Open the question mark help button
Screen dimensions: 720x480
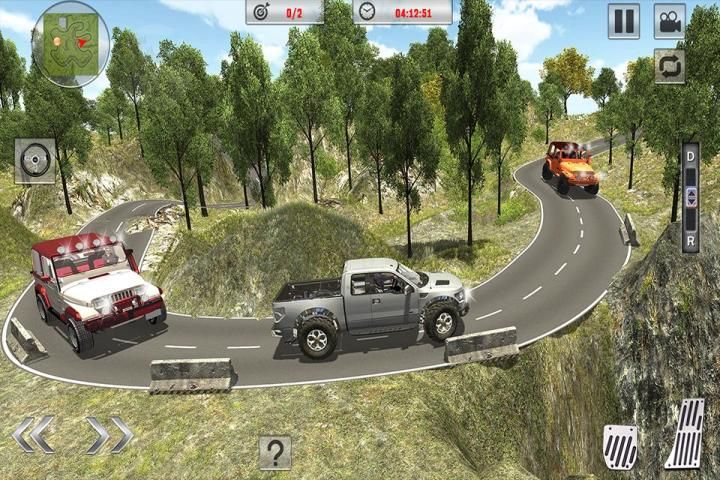point(275,452)
